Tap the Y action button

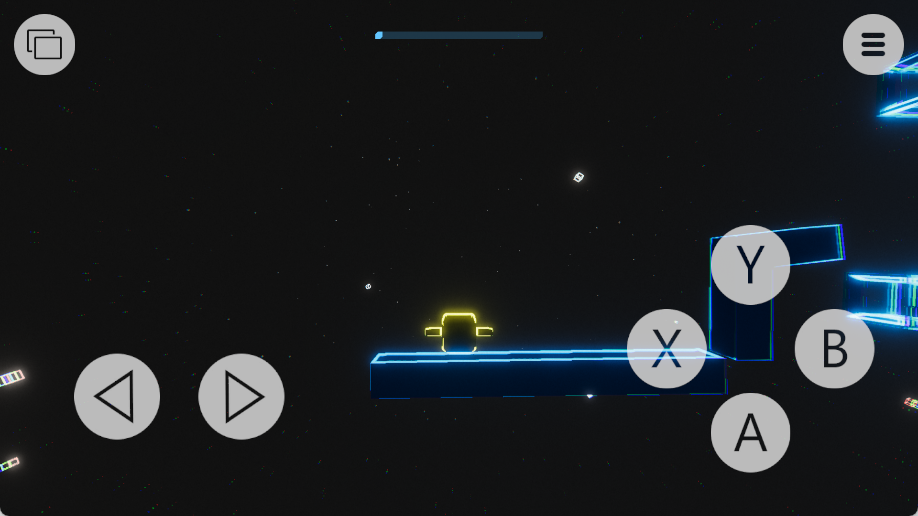tap(750, 265)
